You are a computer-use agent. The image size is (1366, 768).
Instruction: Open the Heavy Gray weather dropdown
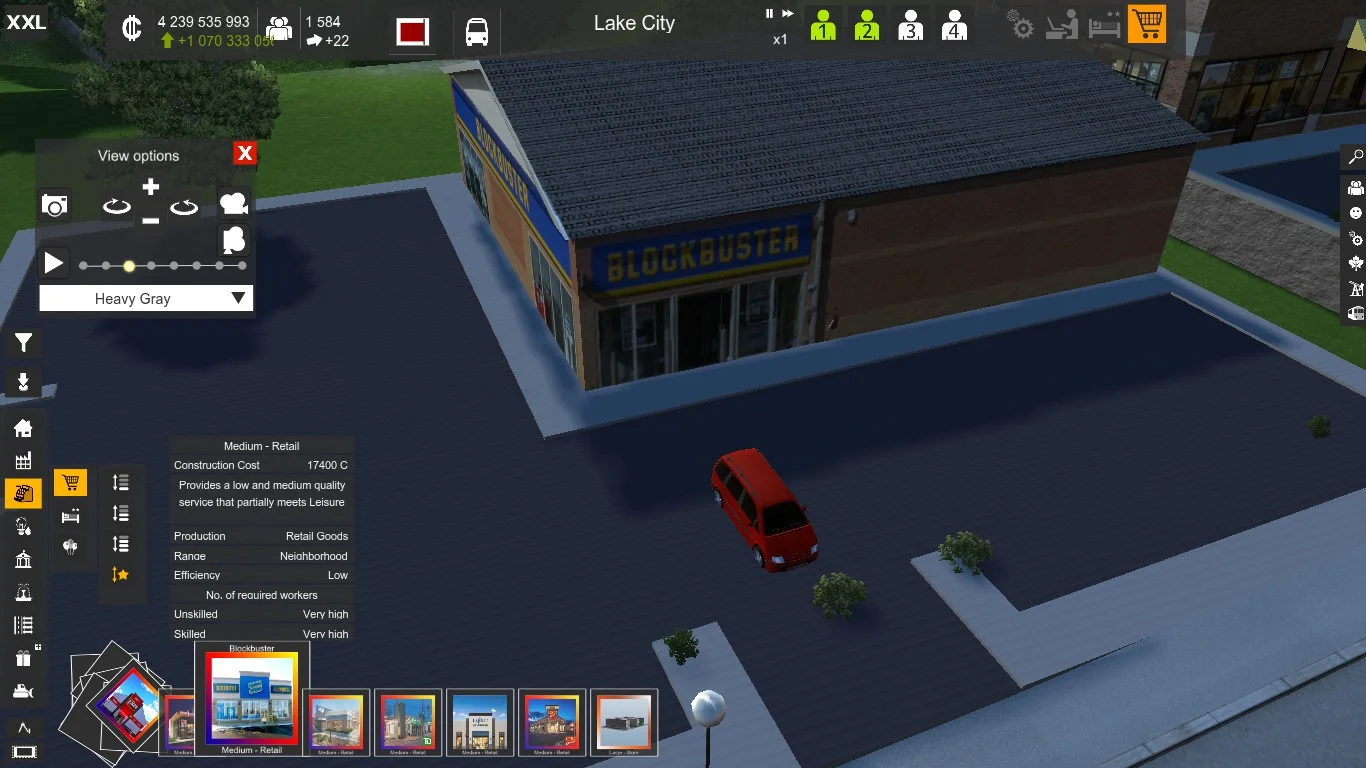[146, 298]
